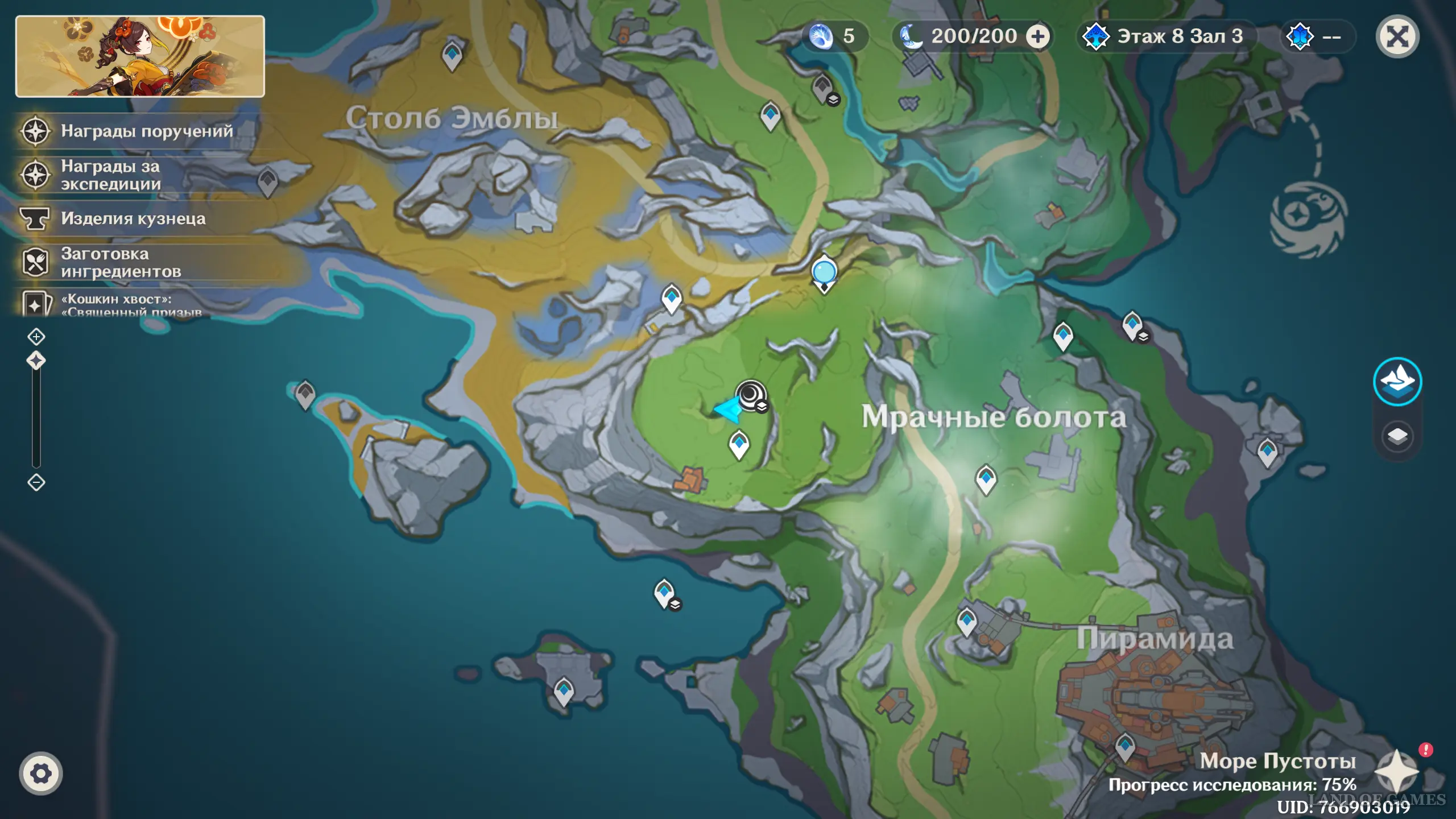Zoom out the map with minus button
Image resolution: width=1456 pixels, height=819 pixels.
[x=36, y=482]
